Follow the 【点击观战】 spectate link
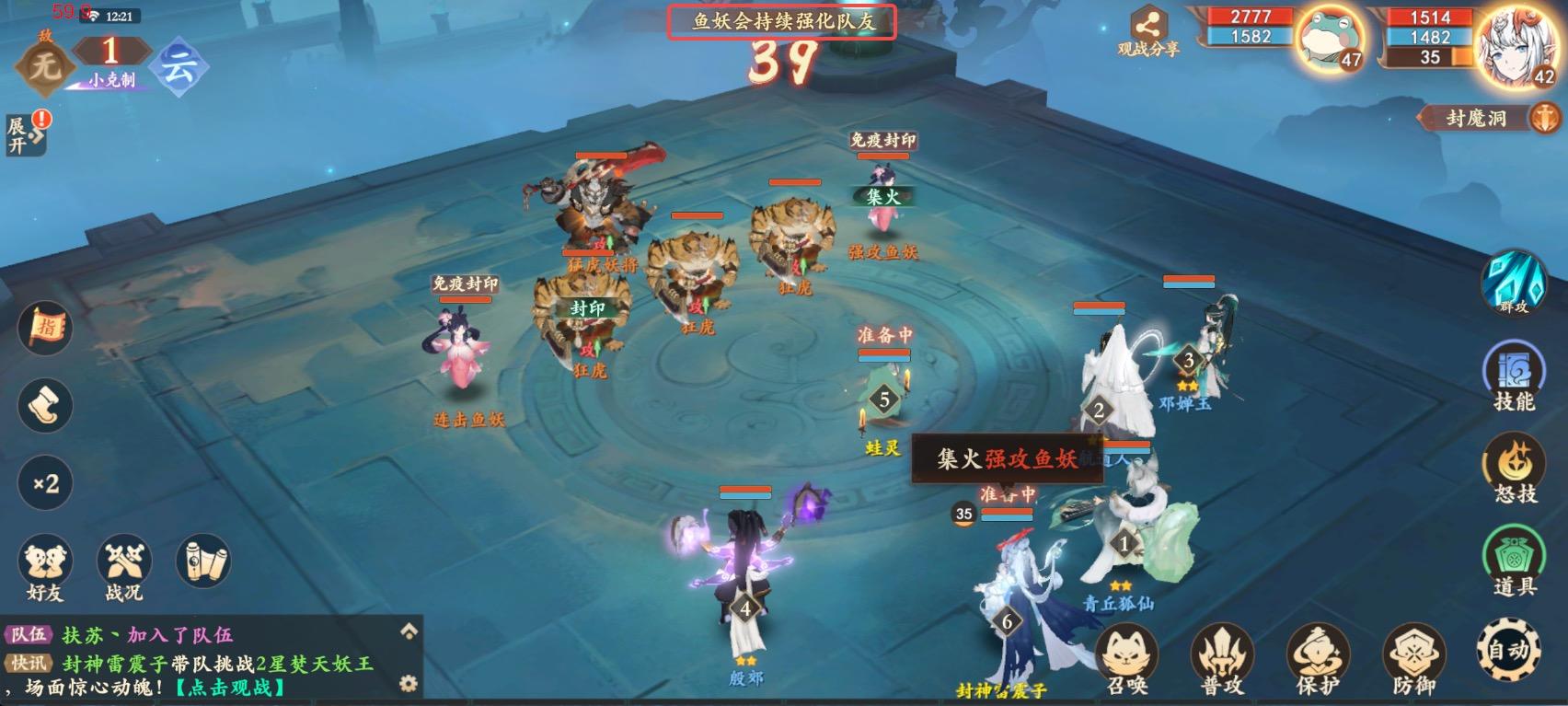 [230, 685]
